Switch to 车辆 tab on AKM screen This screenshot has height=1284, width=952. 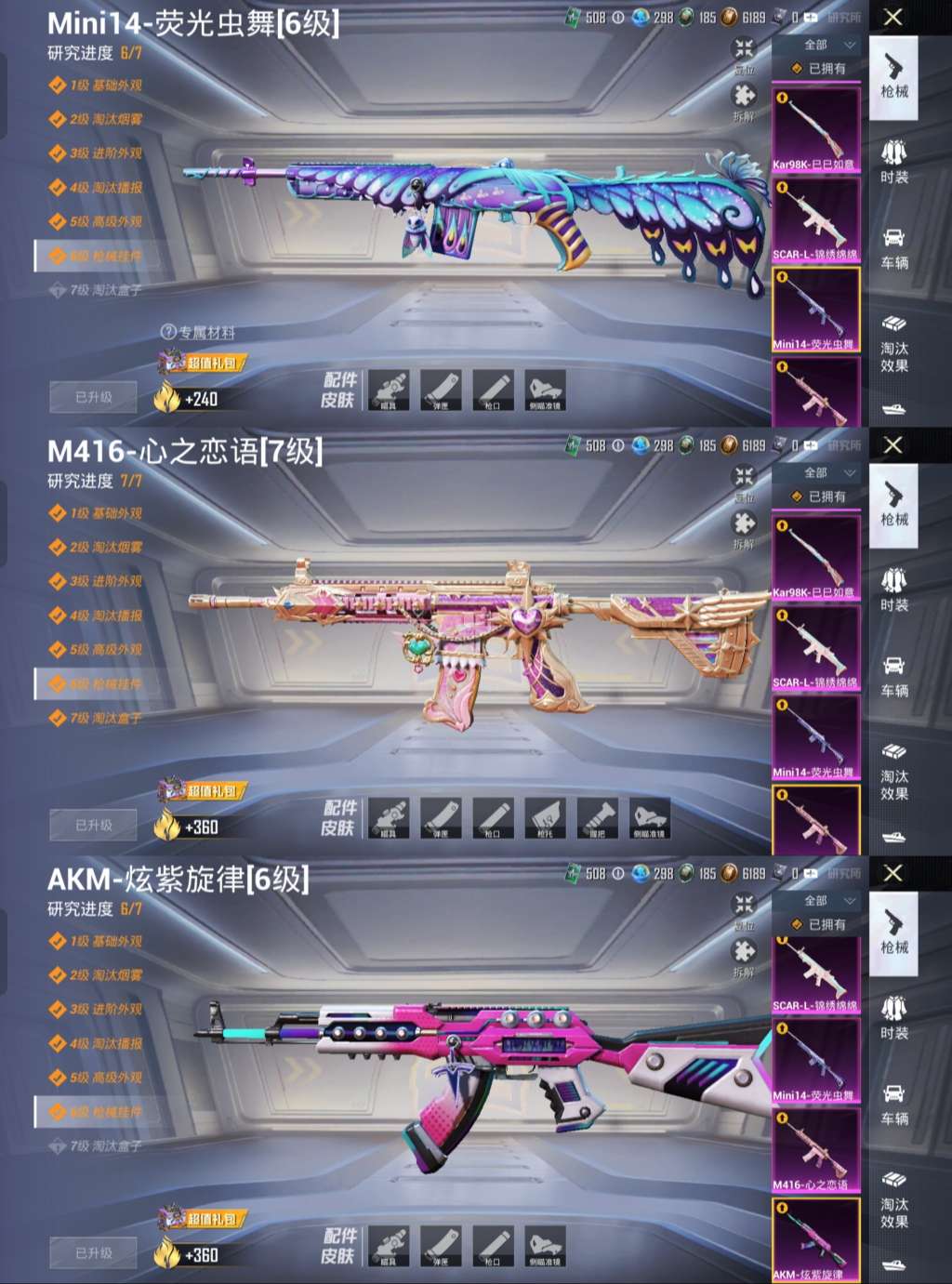tap(894, 1102)
